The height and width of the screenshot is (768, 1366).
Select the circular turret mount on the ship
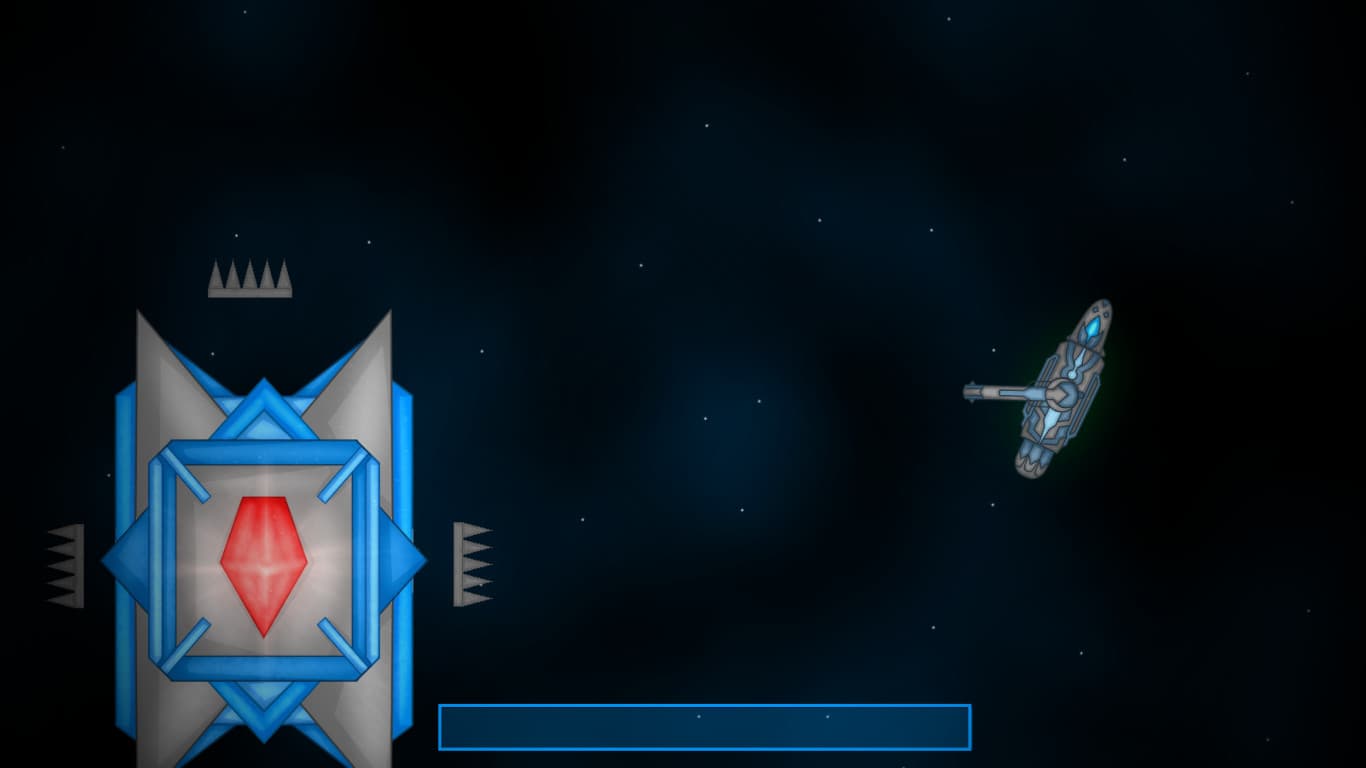coord(1062,394)
